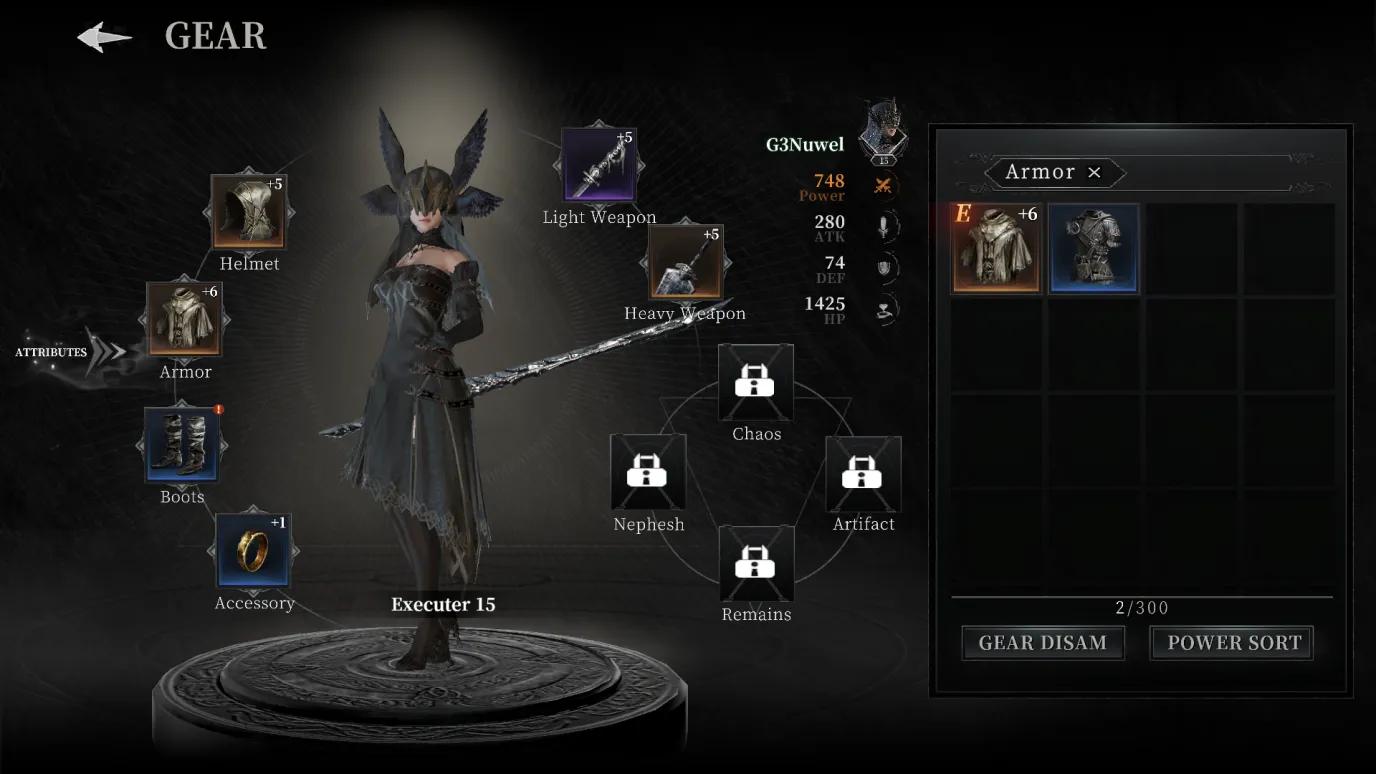Viewport: 1376px width, 774px height.
Task: Click the G3Nuwel character portrait
Action: click(x=883, y=130)
